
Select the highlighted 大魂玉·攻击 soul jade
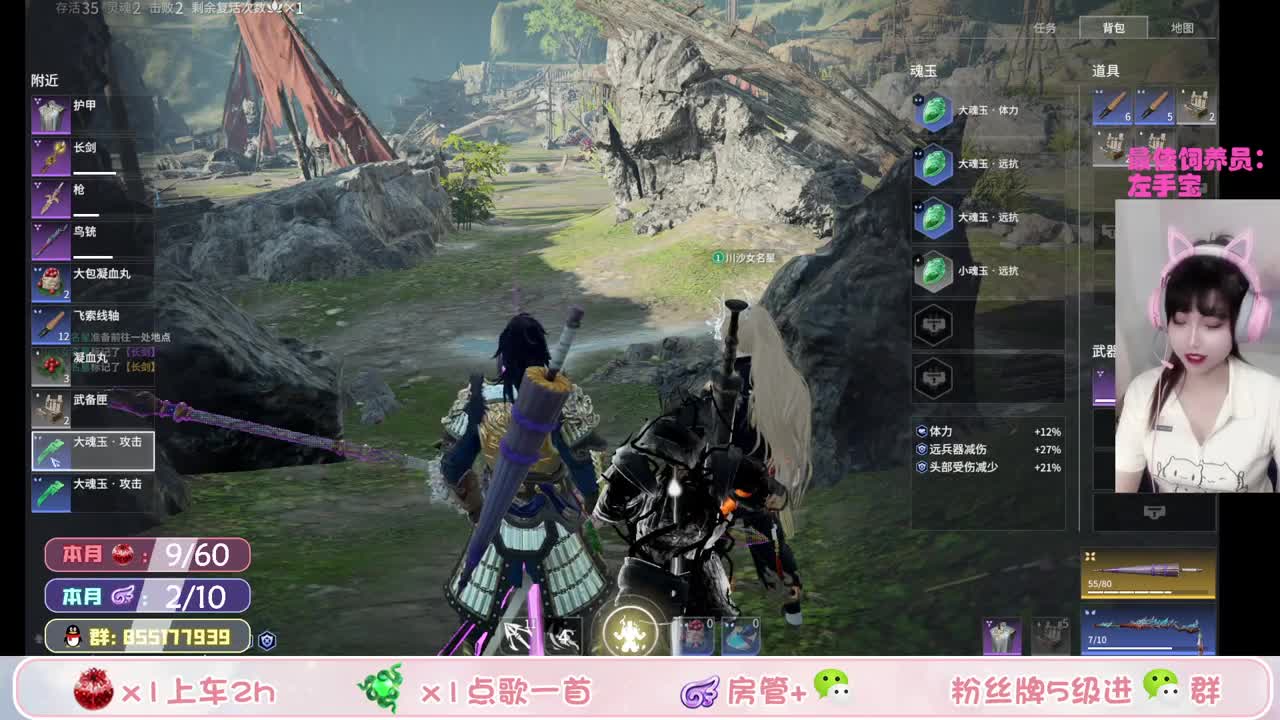click(x=93, y=450)
